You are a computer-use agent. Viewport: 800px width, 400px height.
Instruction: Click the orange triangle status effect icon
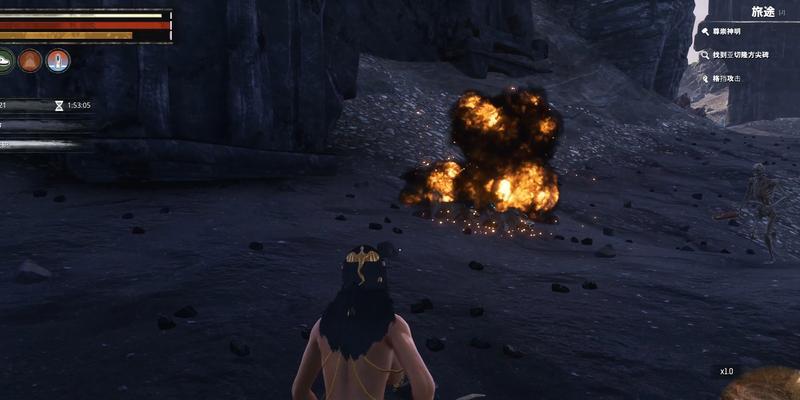pos(30,60)
